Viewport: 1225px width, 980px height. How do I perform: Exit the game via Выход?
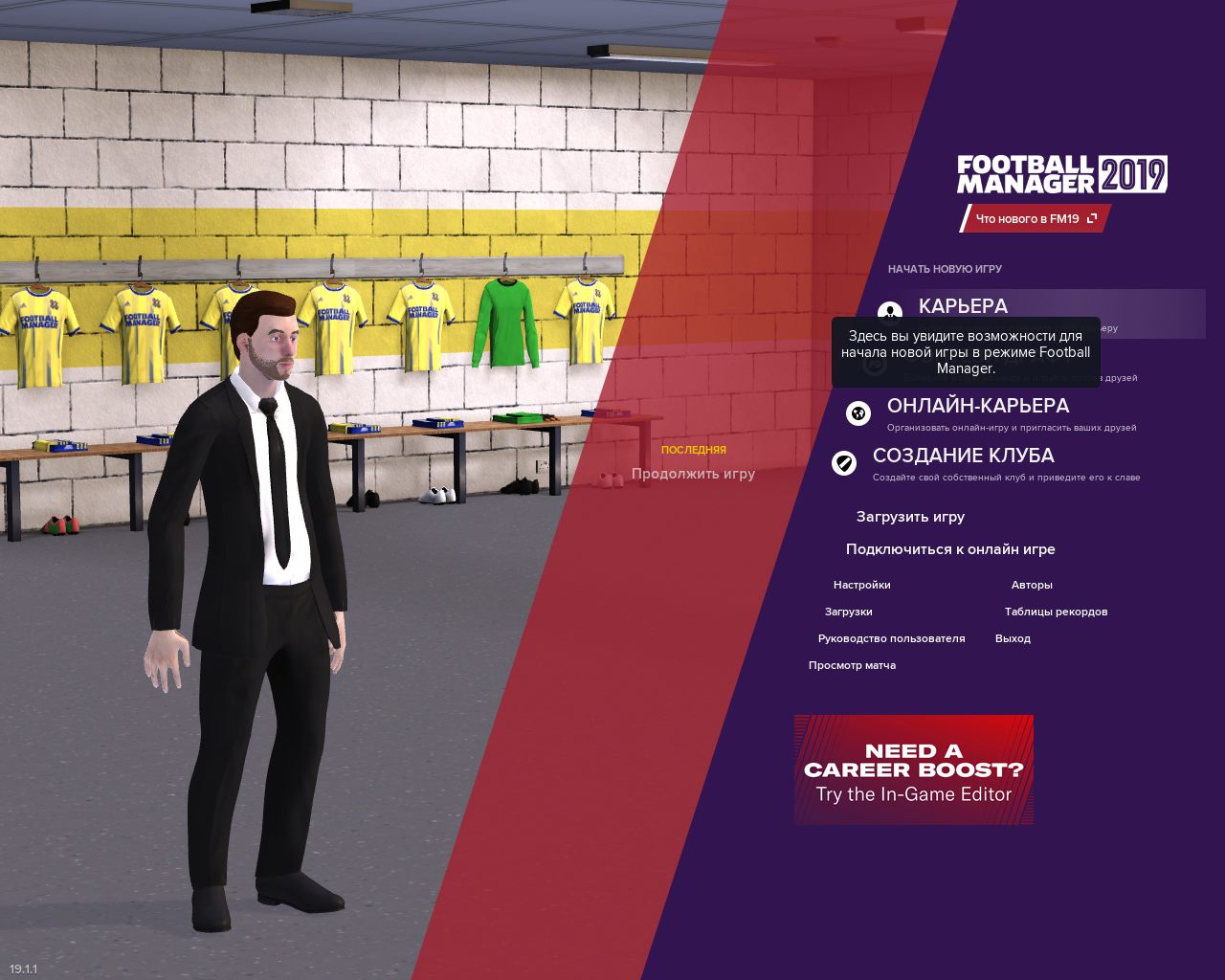[1013, 638]
